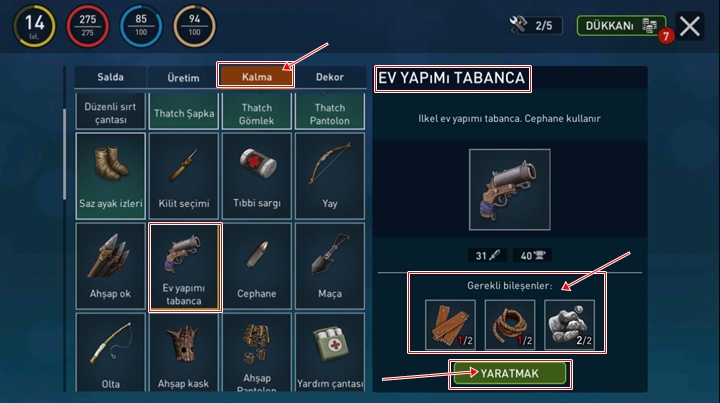Image resolution: width=720 pixels, height=403 pixels.
Task: Select the Kilit seçimi lockpick recipe
Action: pyautogui.click(x=184, y=176)
